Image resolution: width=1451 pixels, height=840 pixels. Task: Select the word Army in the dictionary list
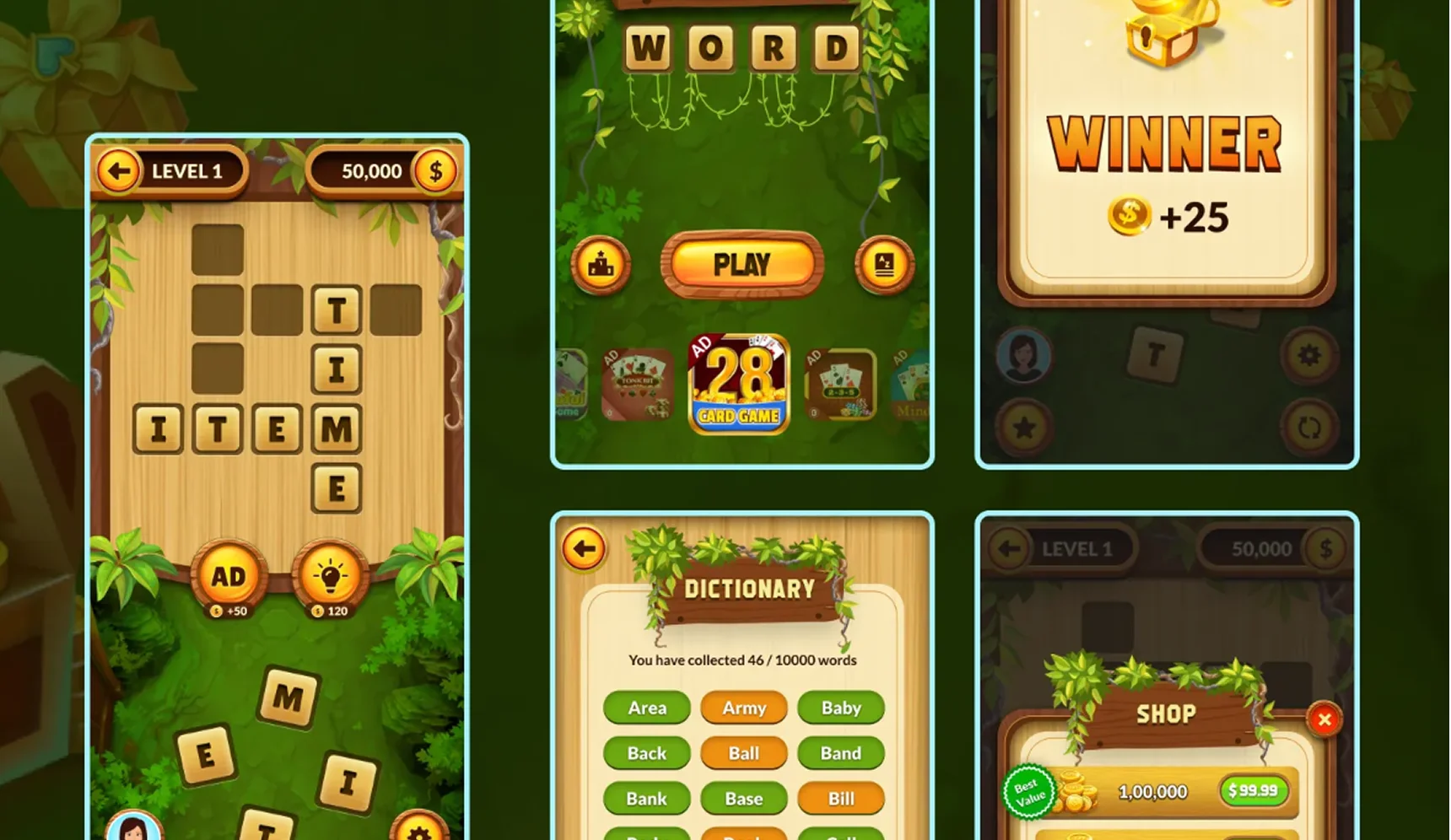click(743, 708)
